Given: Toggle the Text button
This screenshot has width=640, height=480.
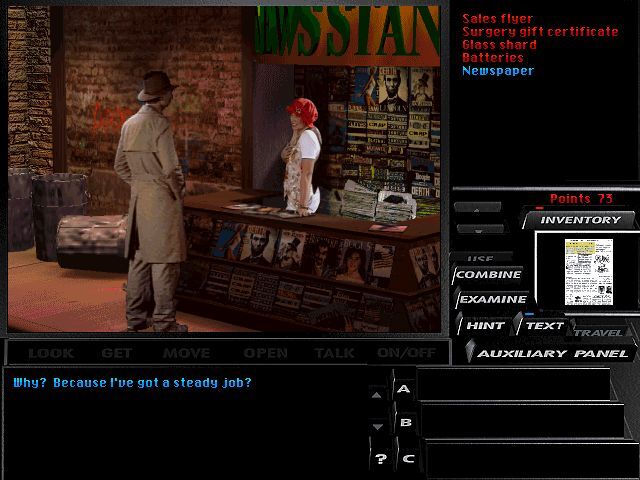Looking at the screenshot, I should pyautogui.click(x=543, y=325).
